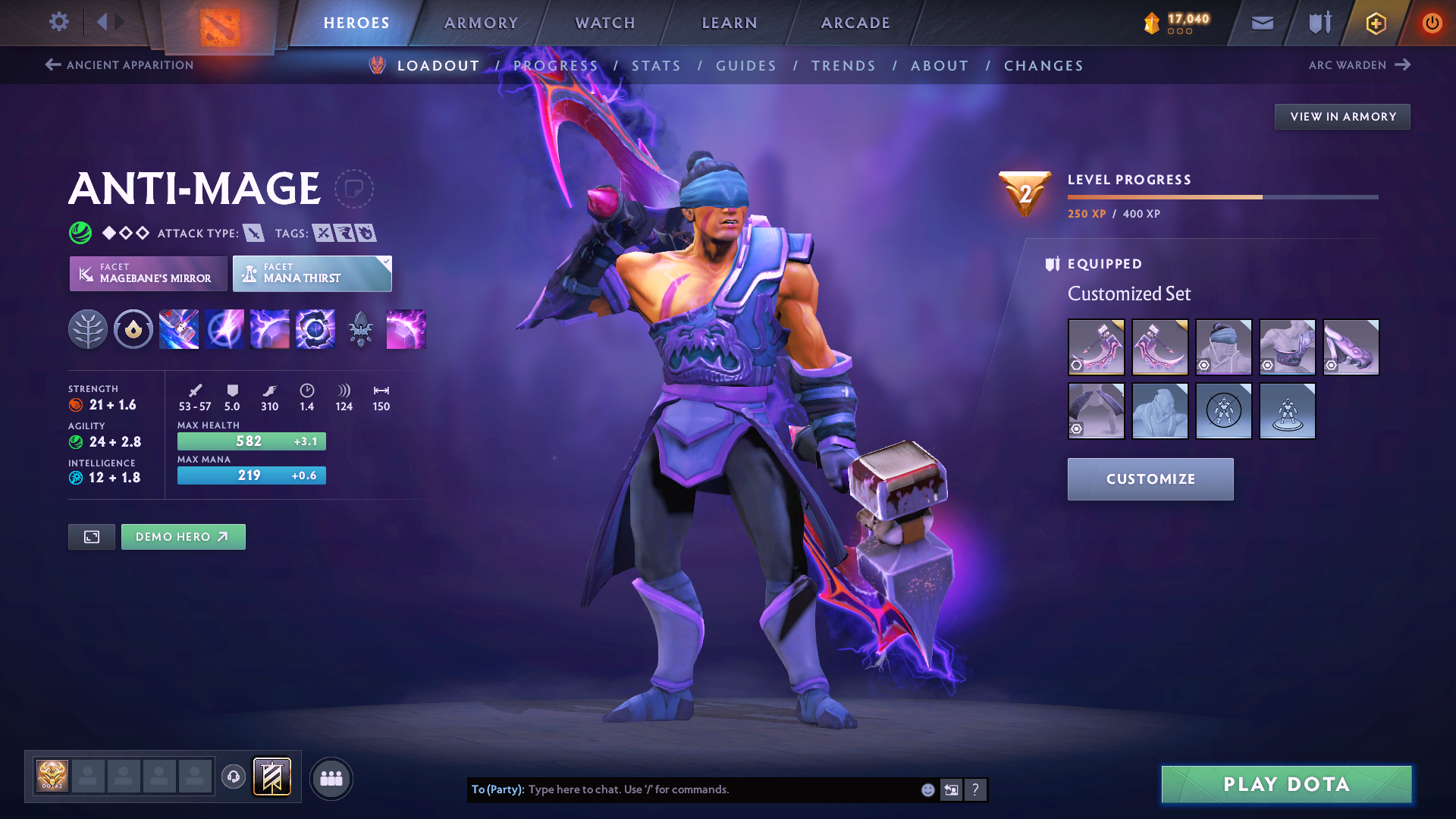Screen dimensions: 1456x819
Task: Toggle the melee attack type filter
Action: pyautogui.click(x=256, y=233)
